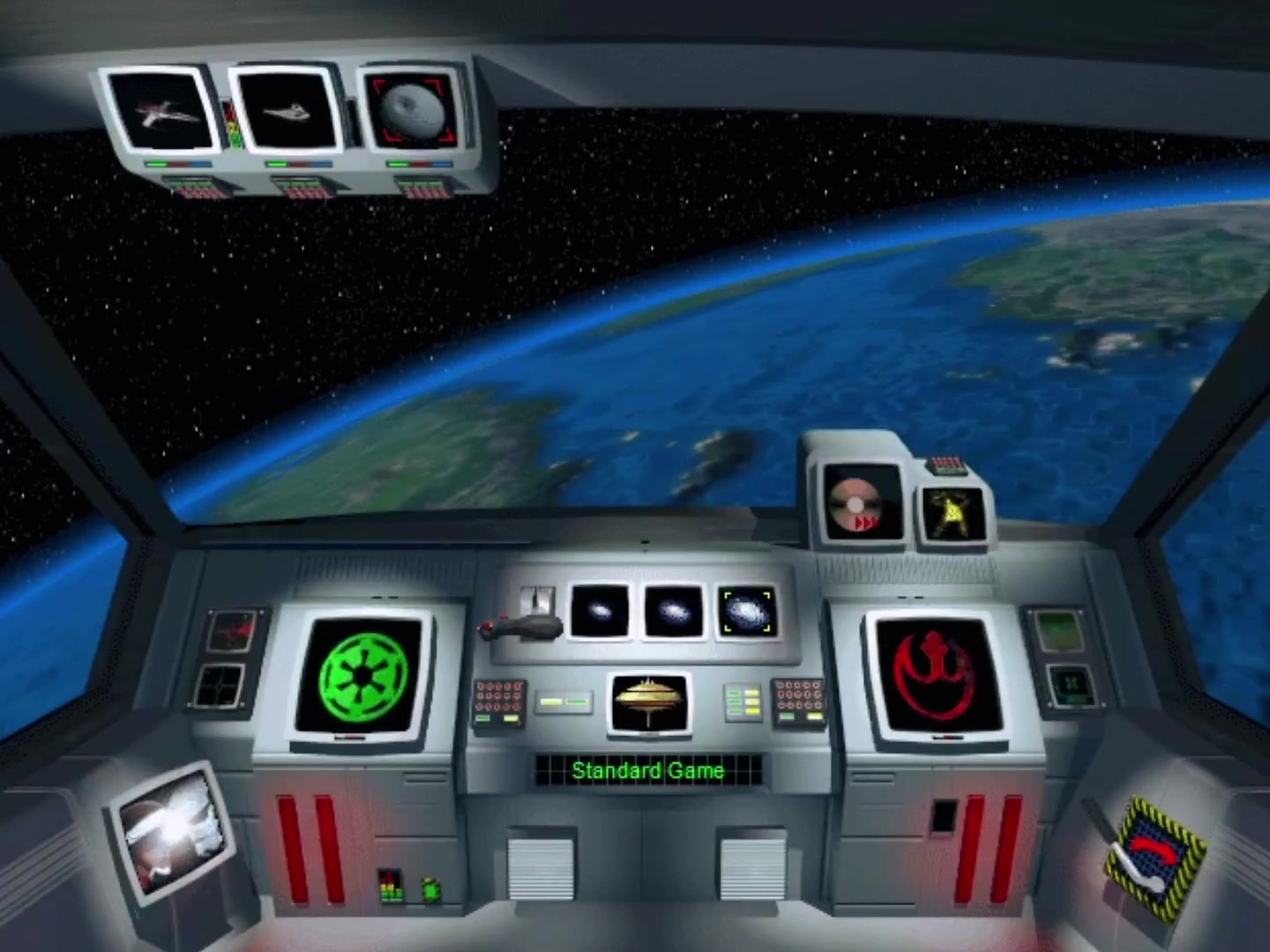Click the Death Star monitor with red brackets
The width and height of the screenshot is (1270, 952).
tap(410, 110)
